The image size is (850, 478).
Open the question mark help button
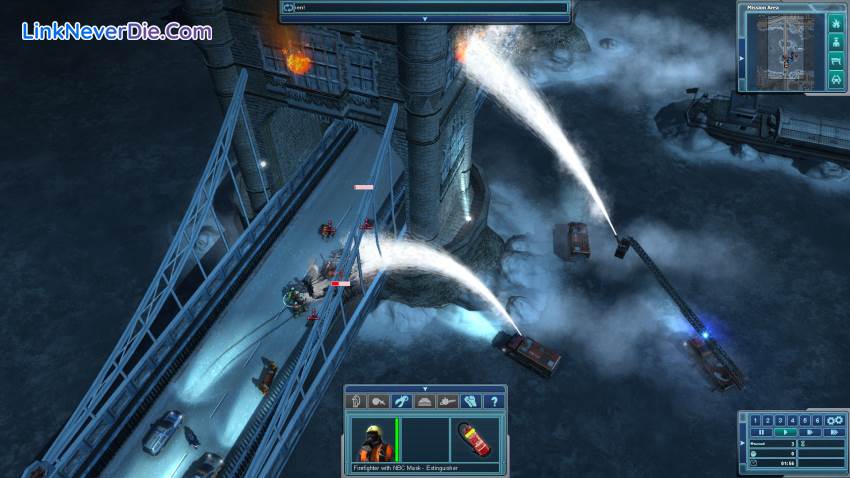492,401
